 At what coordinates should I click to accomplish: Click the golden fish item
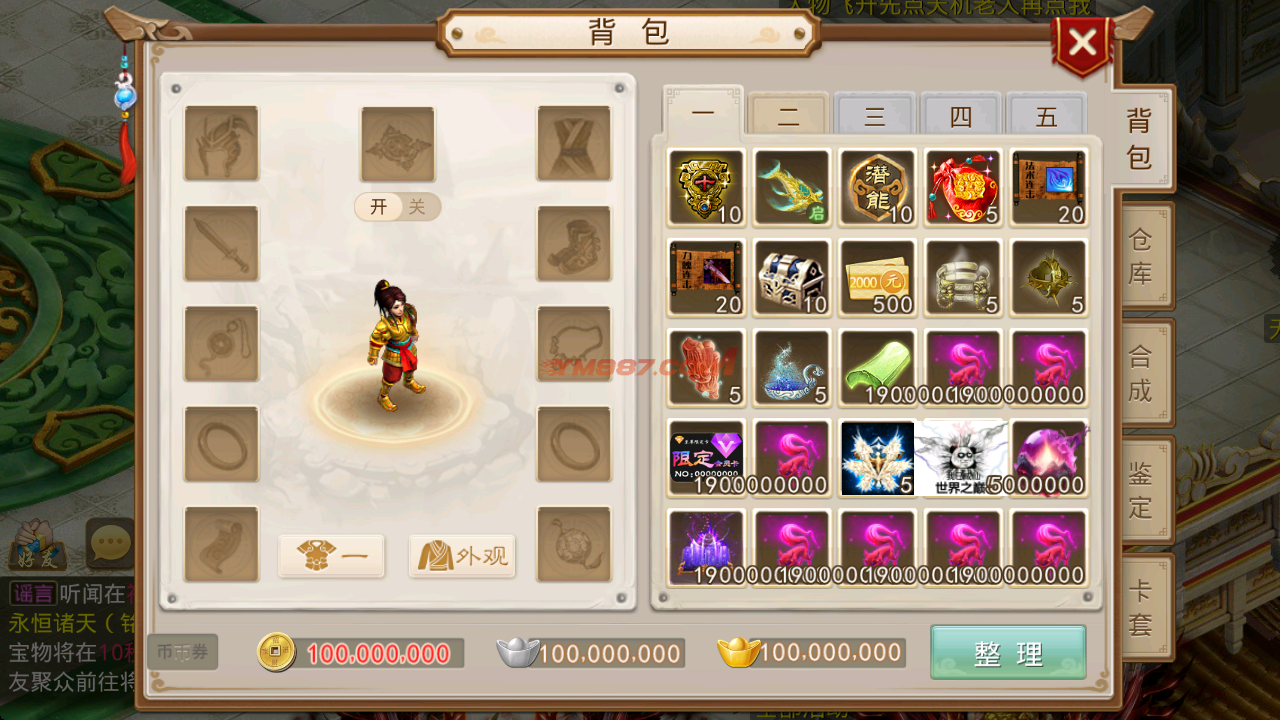coord(791,187)
